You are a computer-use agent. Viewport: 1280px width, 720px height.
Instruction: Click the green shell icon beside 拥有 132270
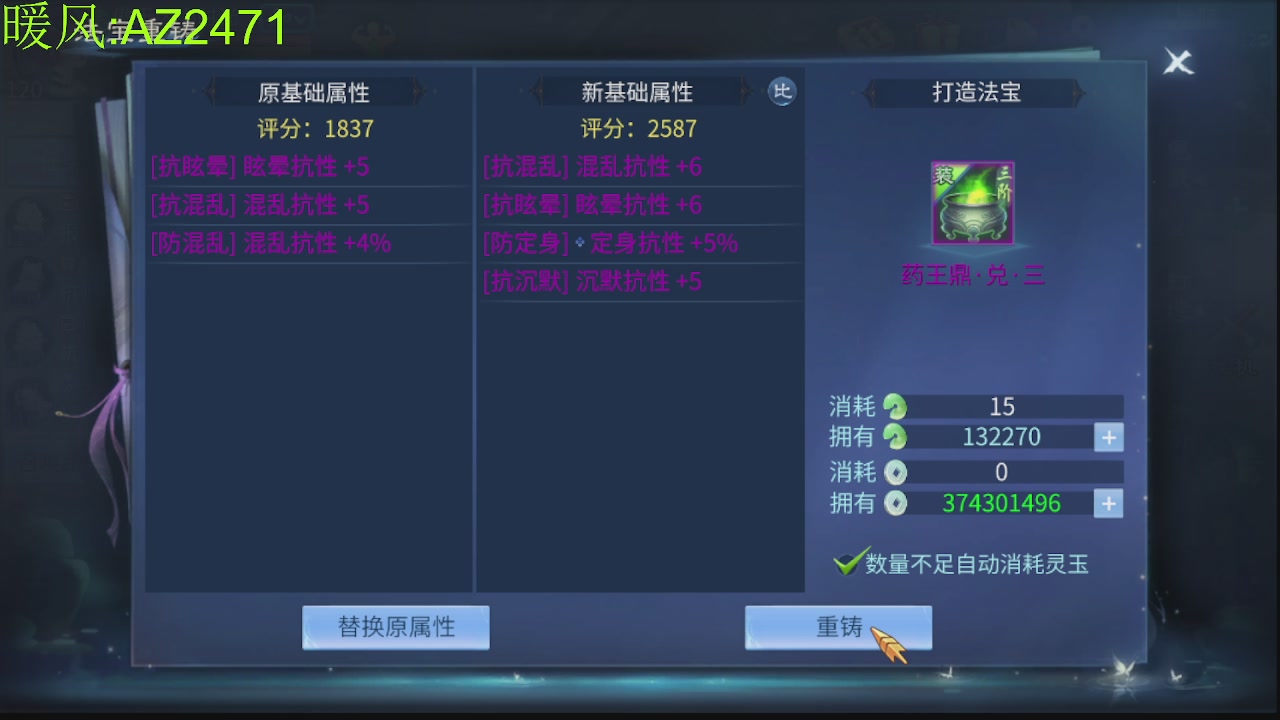click(x=894, y=437)
